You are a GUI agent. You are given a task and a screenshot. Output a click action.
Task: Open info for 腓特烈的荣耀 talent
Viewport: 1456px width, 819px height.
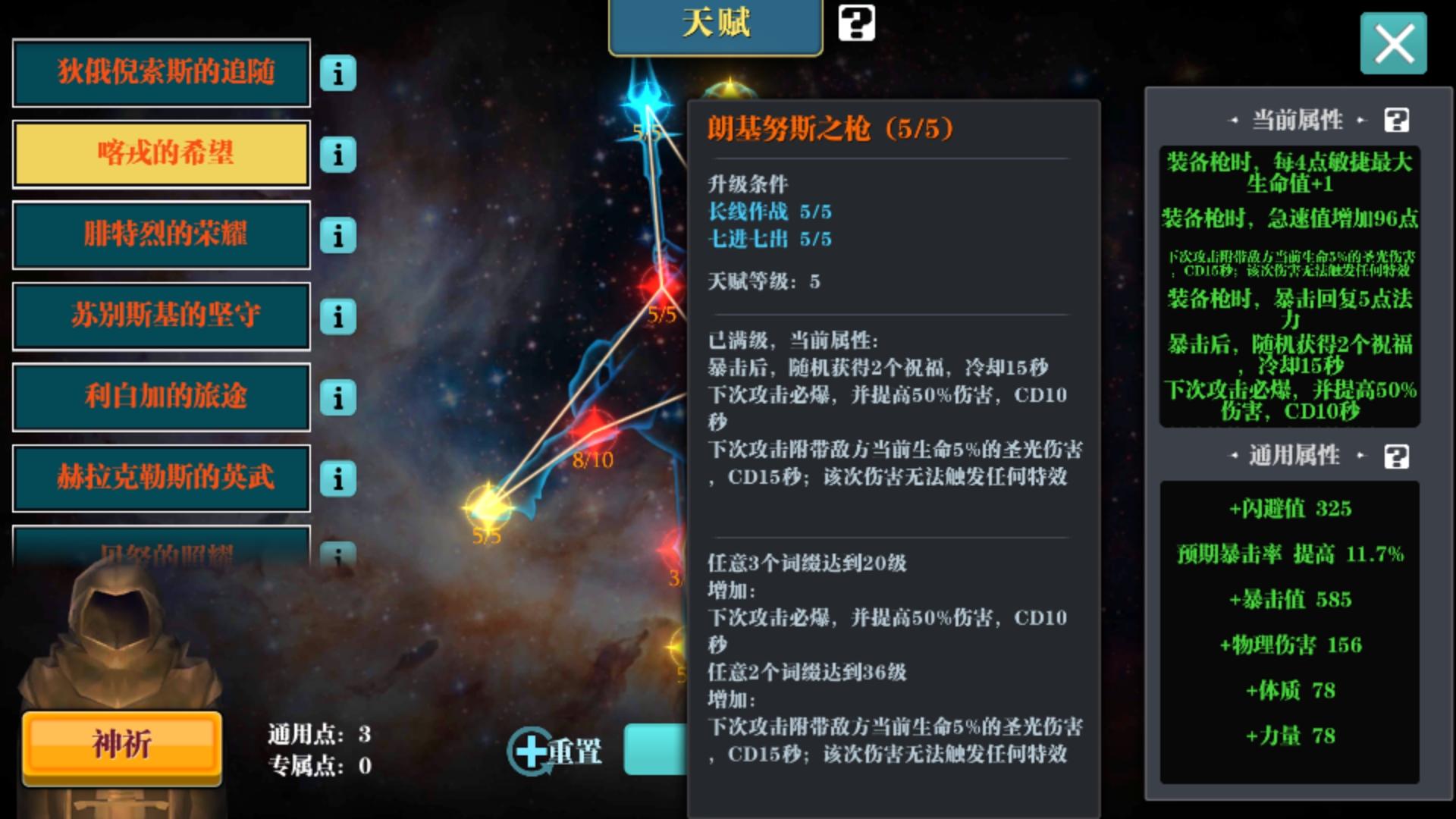(338, 236)
